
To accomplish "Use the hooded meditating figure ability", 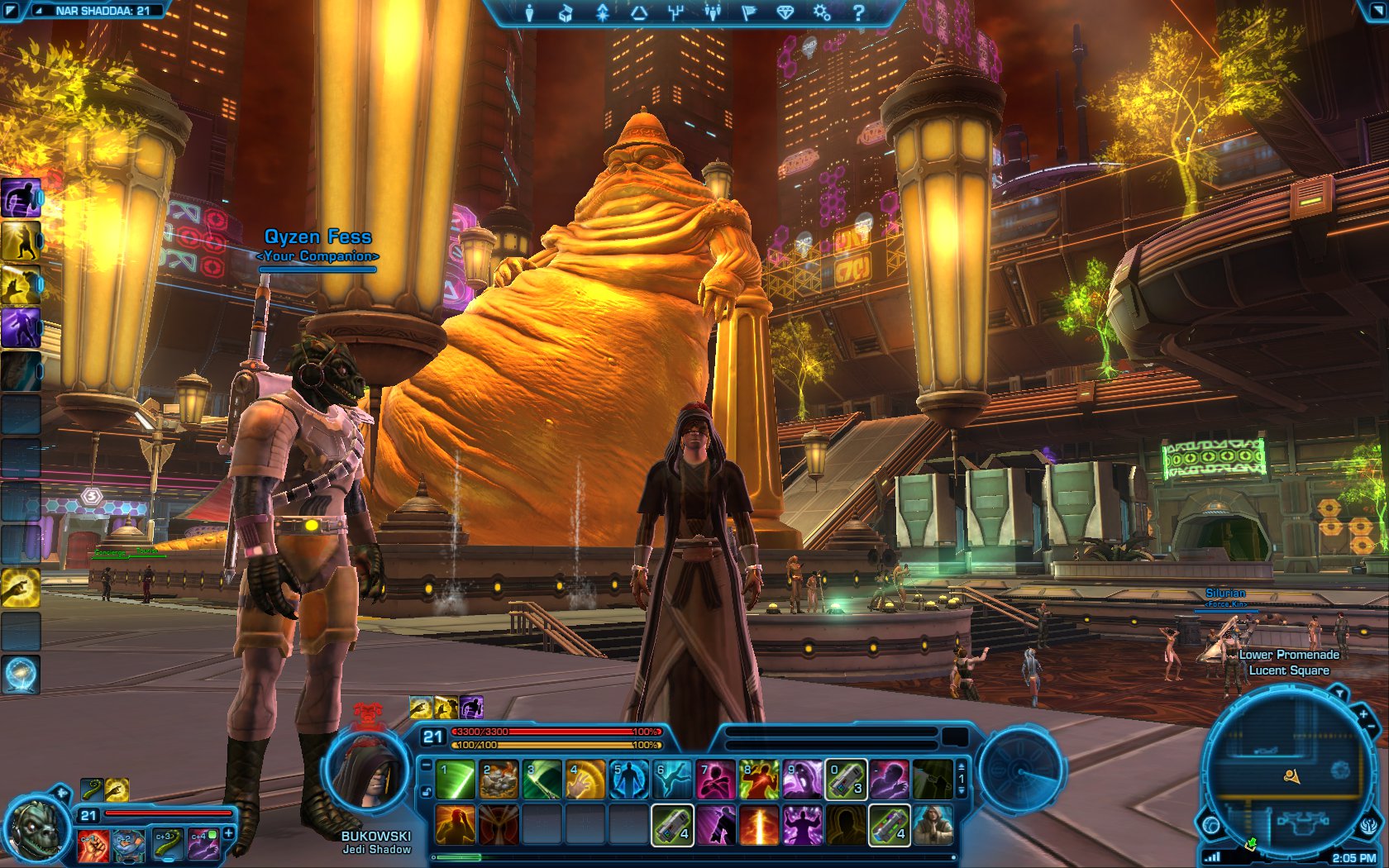I will (933, 825).
